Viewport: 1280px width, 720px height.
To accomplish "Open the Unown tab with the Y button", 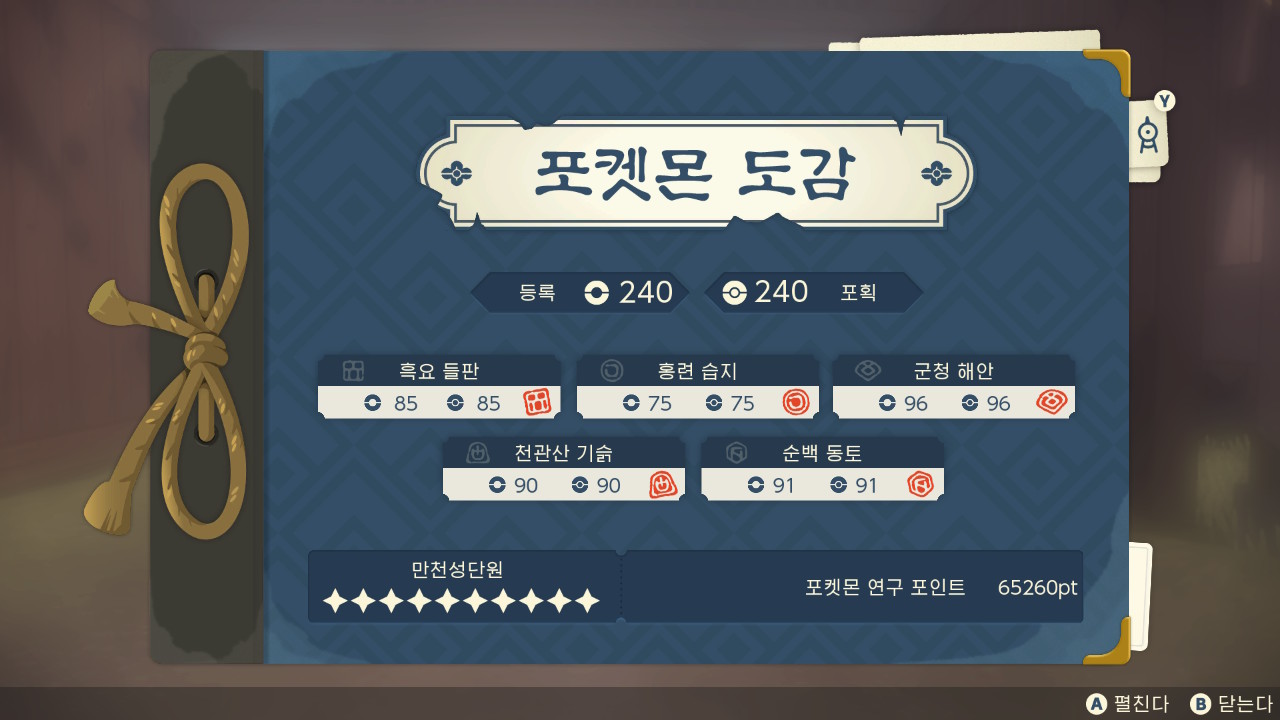I will (x=1148, y=130).
